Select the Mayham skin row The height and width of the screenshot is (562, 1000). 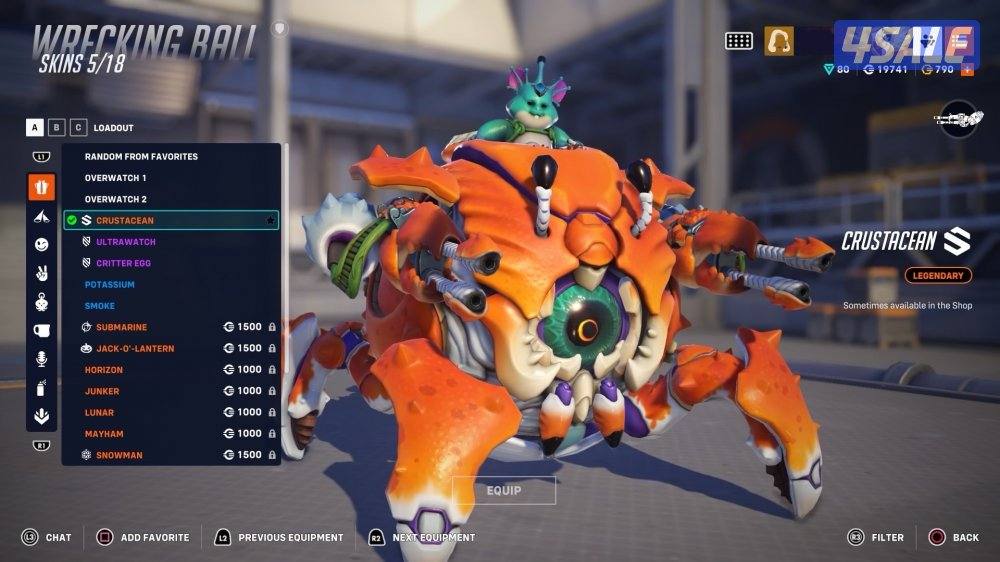pos(103,434)
